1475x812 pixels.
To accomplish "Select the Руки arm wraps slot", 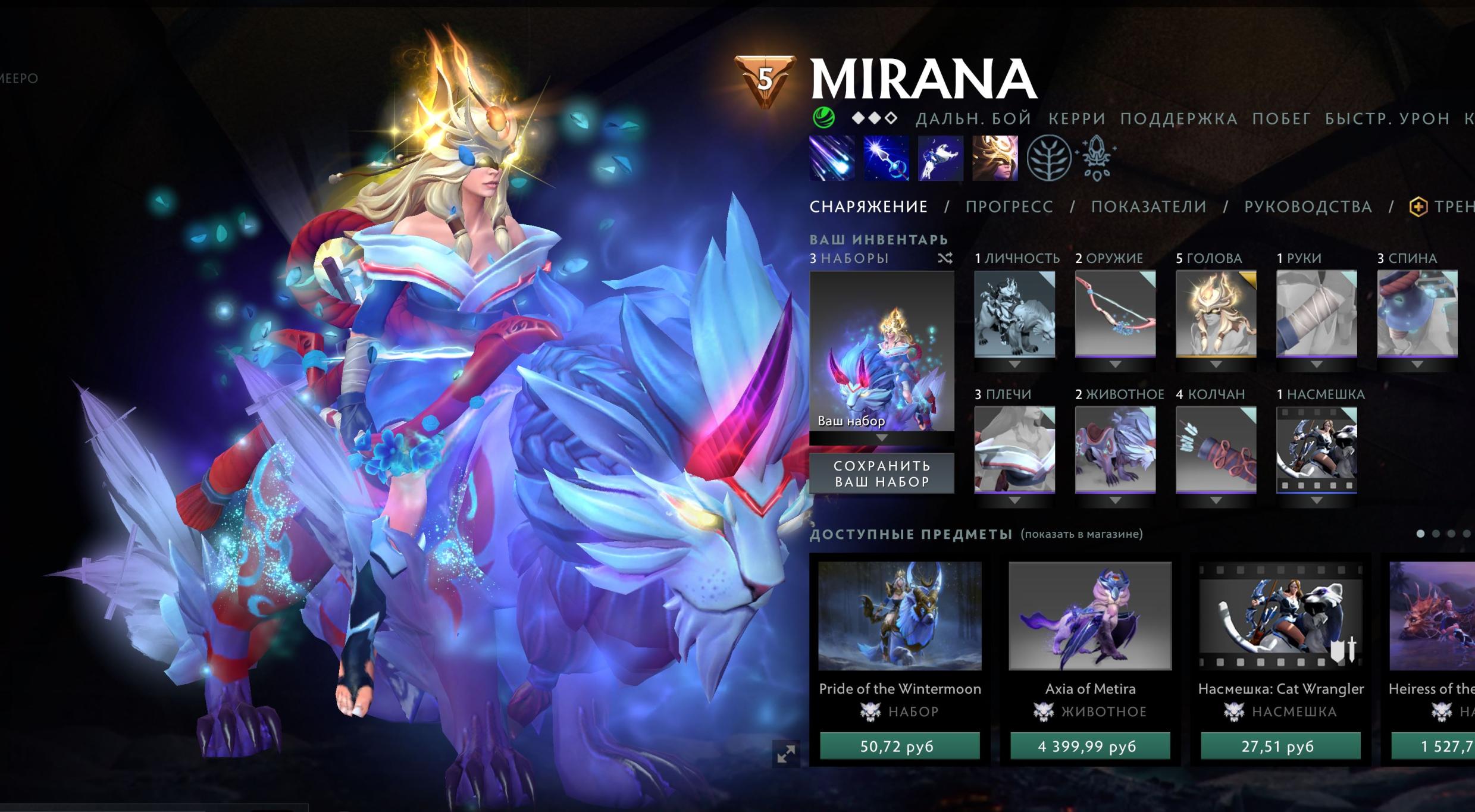I will pyautogui.click(x=1316, y=314).
